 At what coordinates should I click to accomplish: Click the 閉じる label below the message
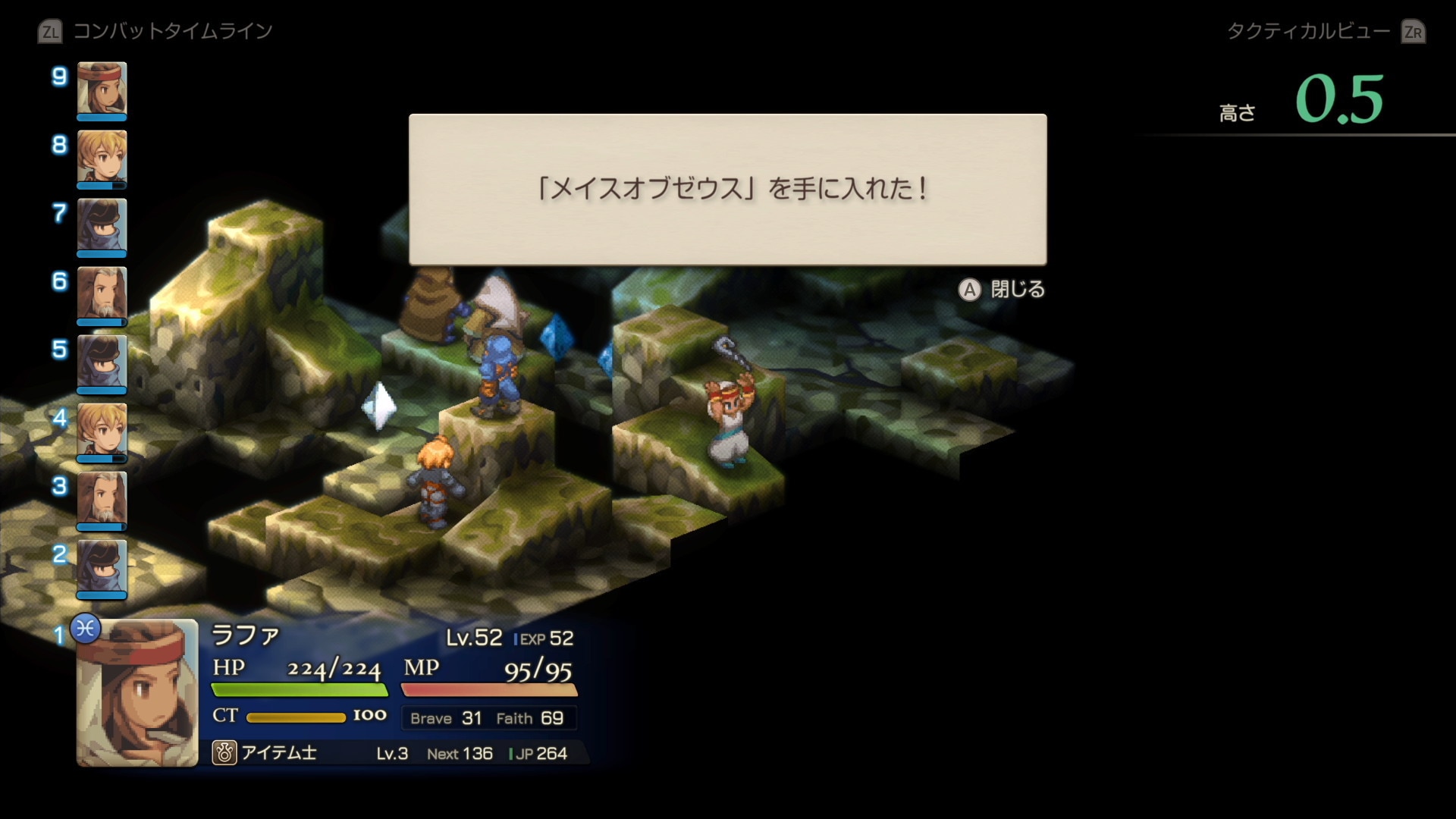pyautogui.click(x=1018, y=290)
